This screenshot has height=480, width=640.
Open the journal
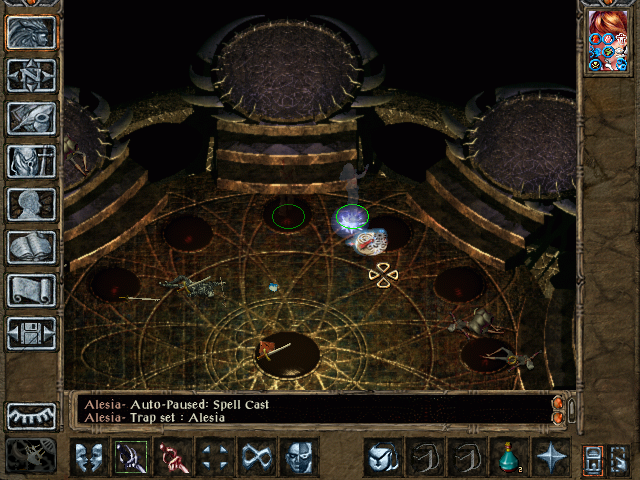coord(31,118)
